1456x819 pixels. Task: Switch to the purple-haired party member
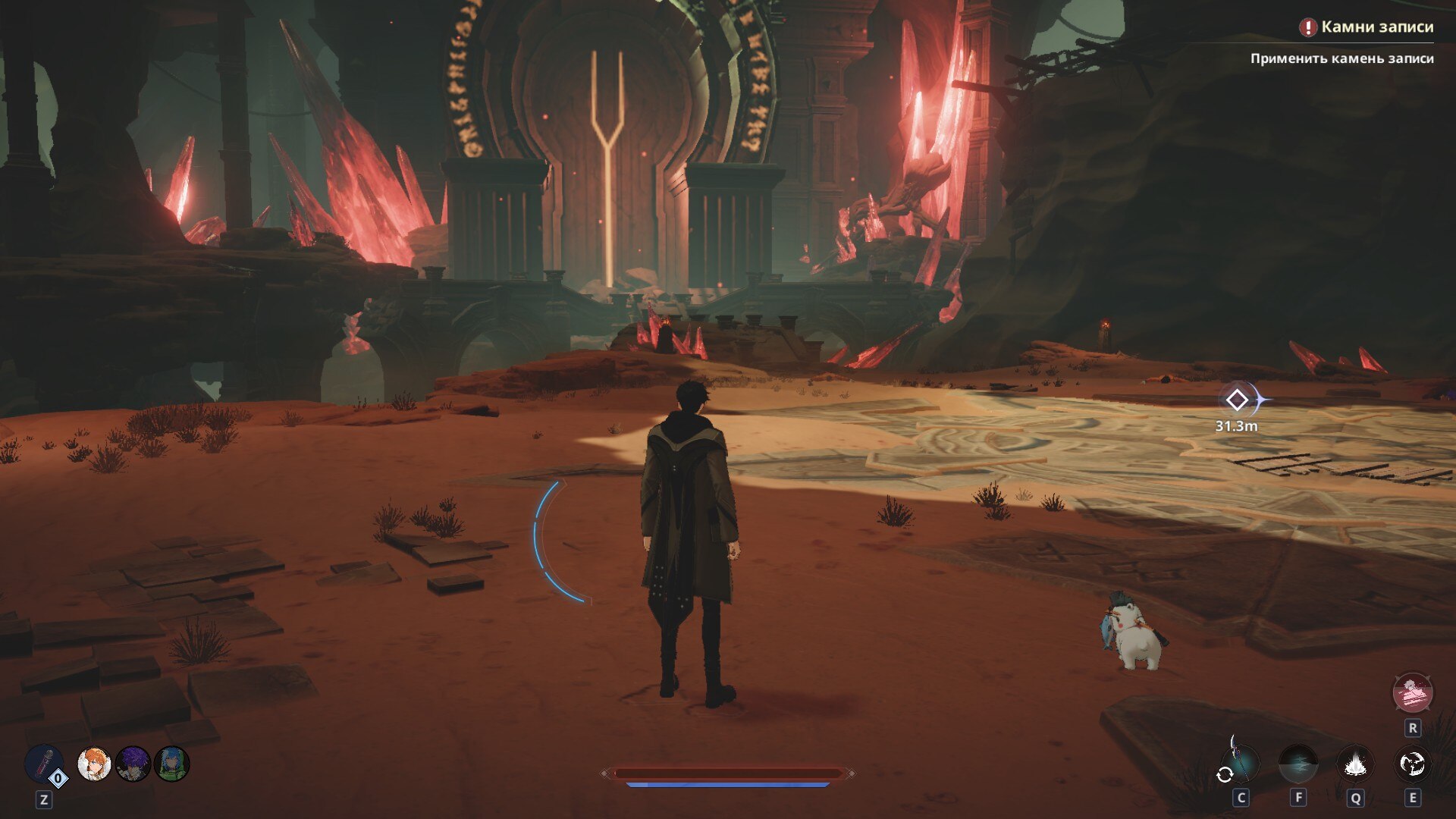coord(133,764)
